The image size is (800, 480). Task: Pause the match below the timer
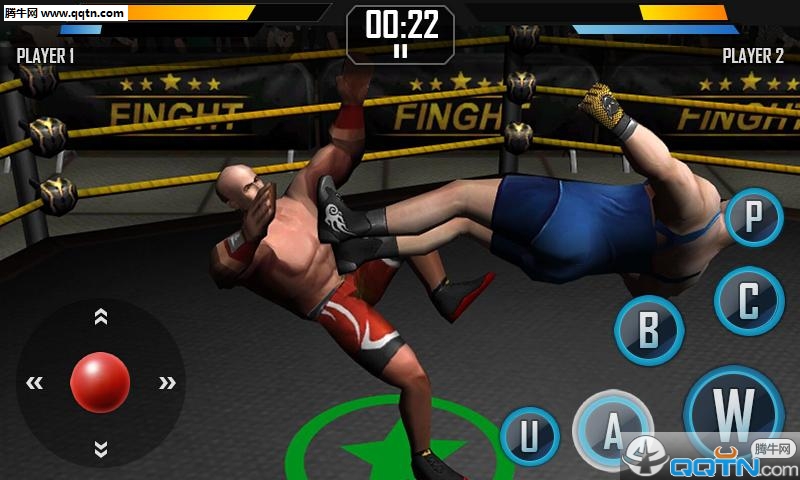coord(400,50)
